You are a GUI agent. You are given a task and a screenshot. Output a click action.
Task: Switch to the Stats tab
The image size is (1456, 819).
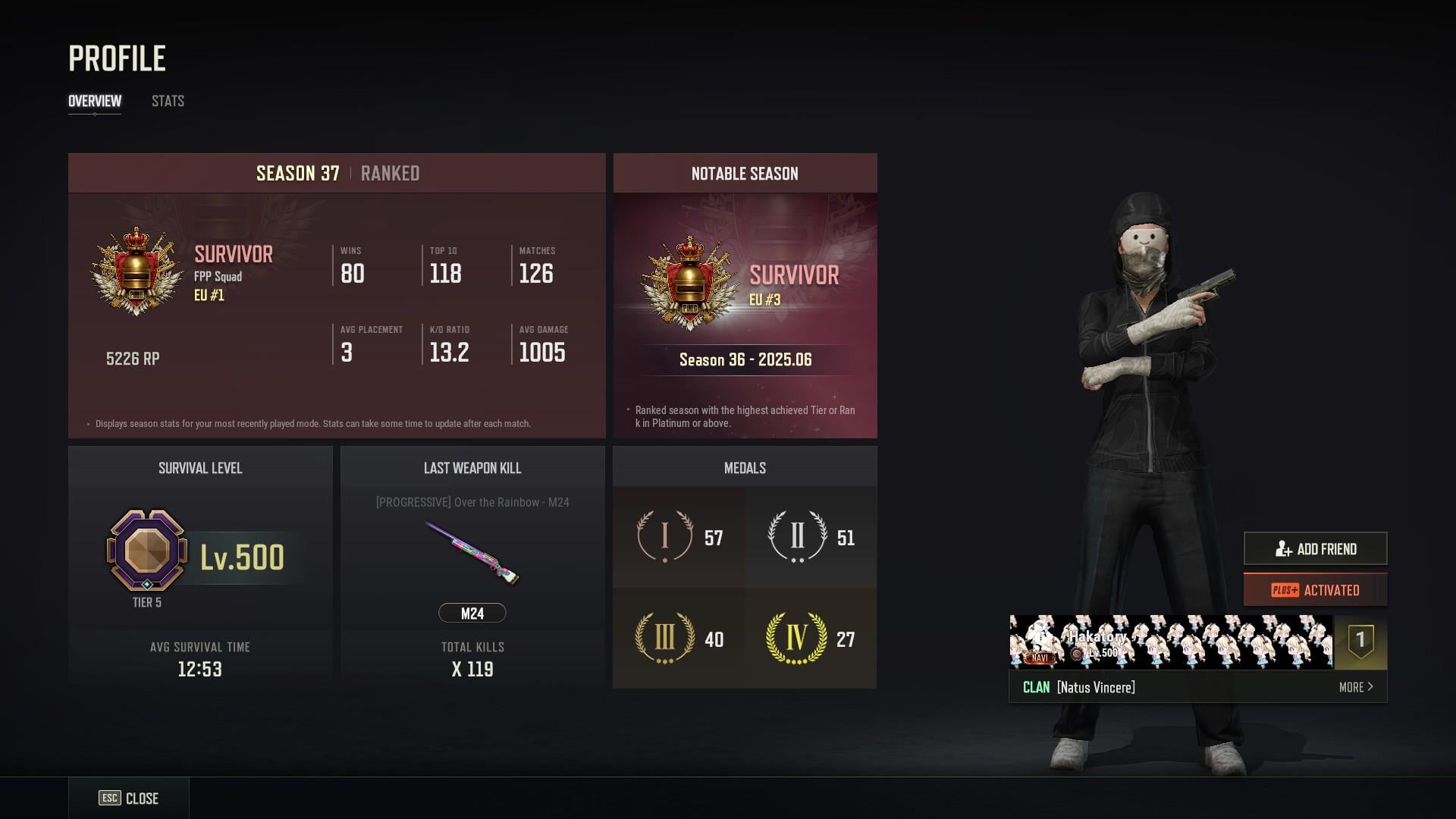[x=168, y=101]
